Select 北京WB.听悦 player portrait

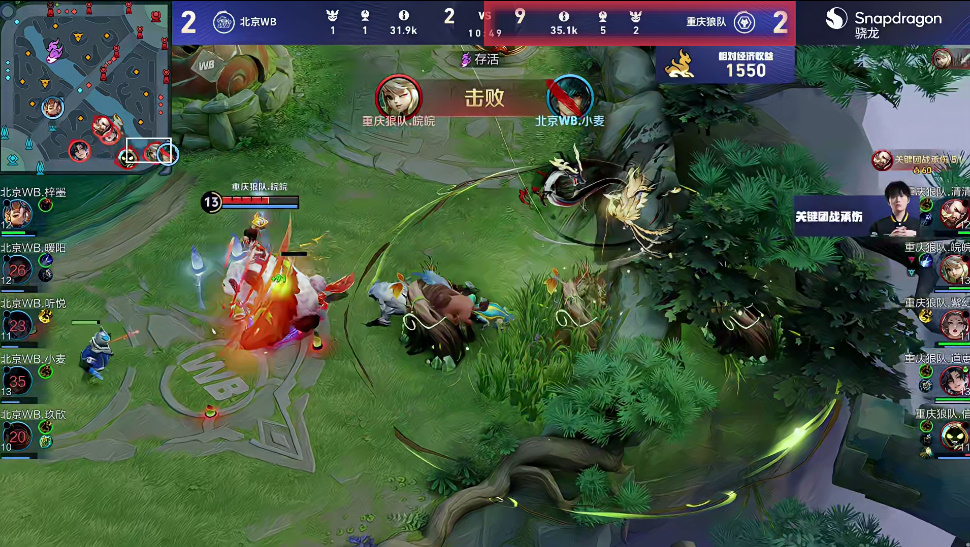[17, 325]
